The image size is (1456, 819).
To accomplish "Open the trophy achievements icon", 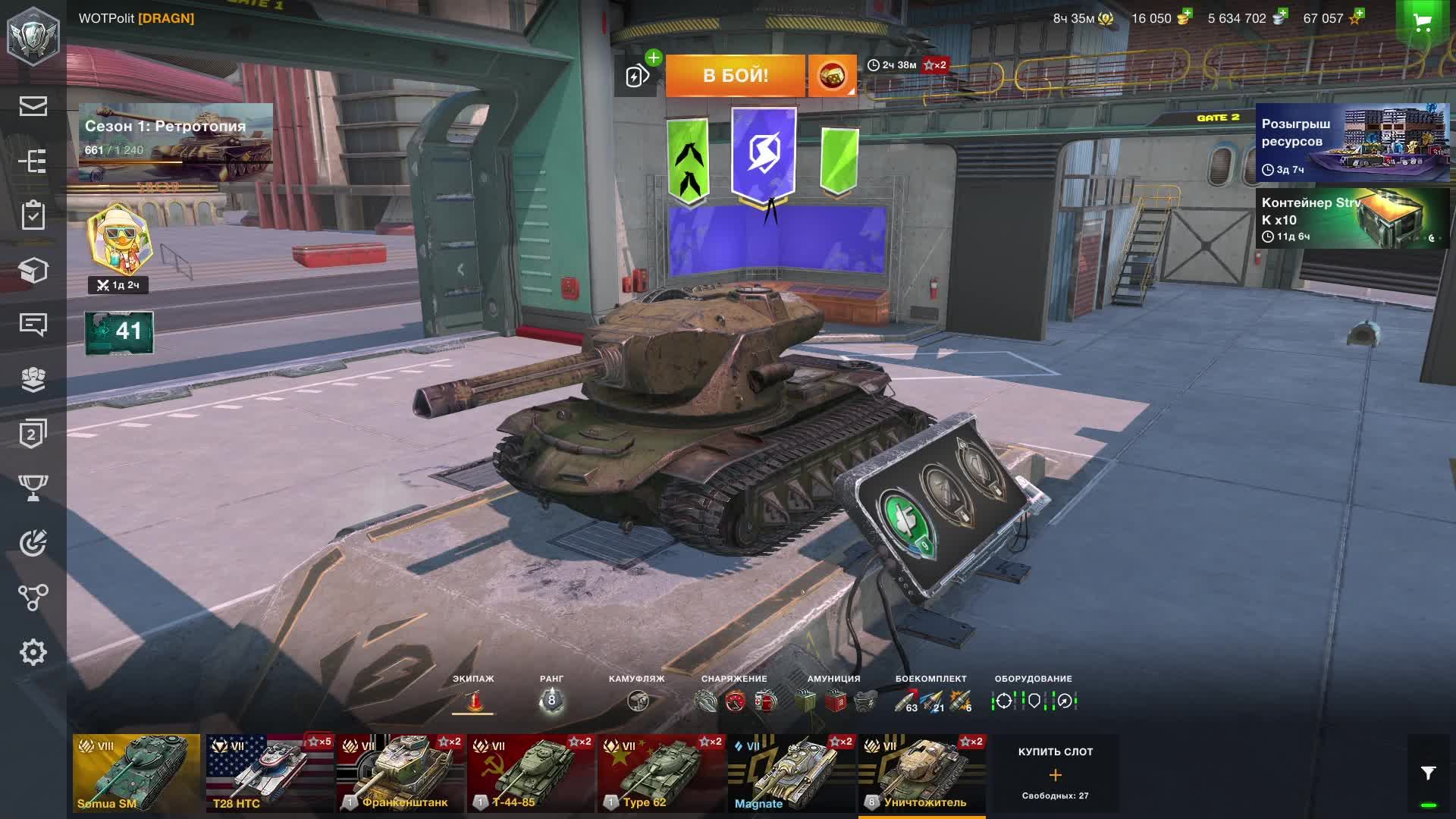I will pos(32,489).
